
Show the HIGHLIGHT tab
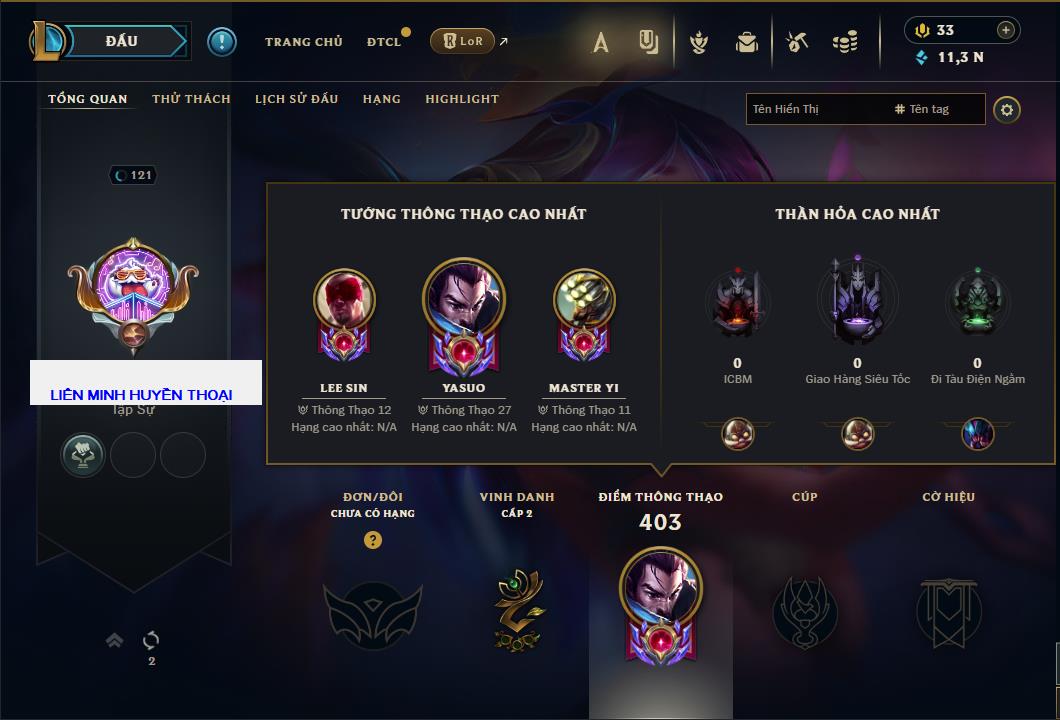[461, 99]
